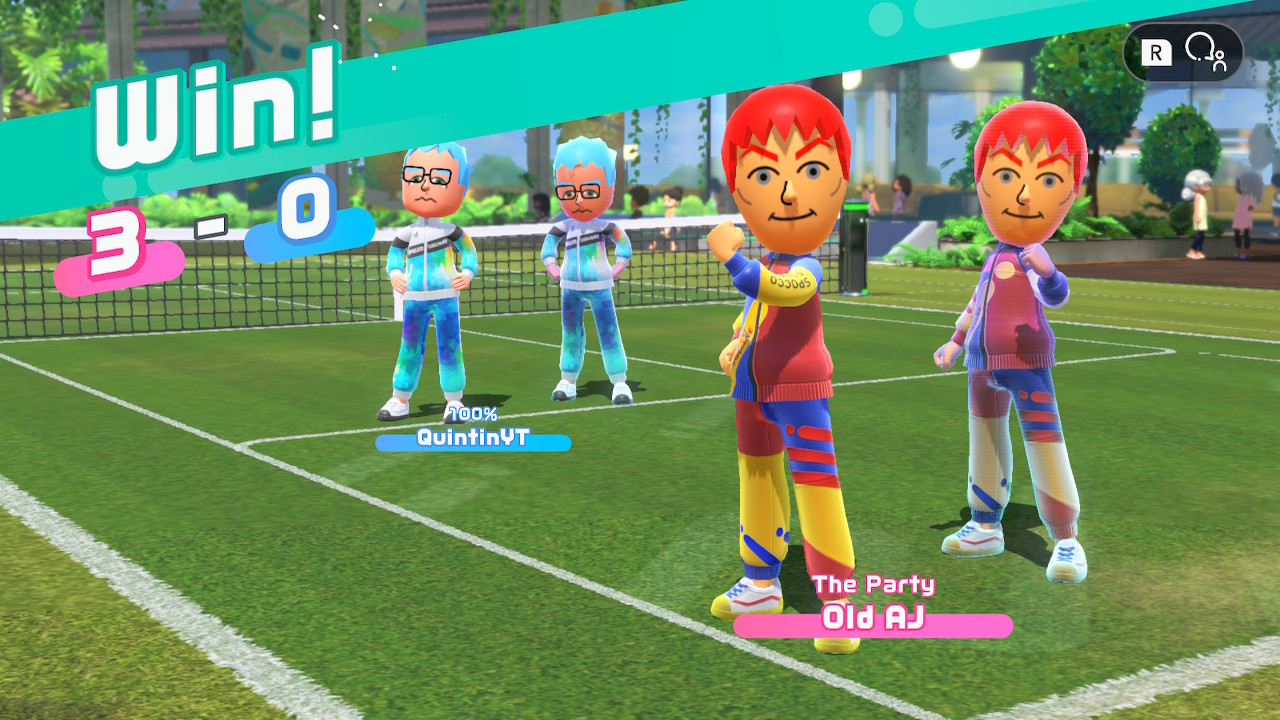Open the player list icon

(1204, 51)
